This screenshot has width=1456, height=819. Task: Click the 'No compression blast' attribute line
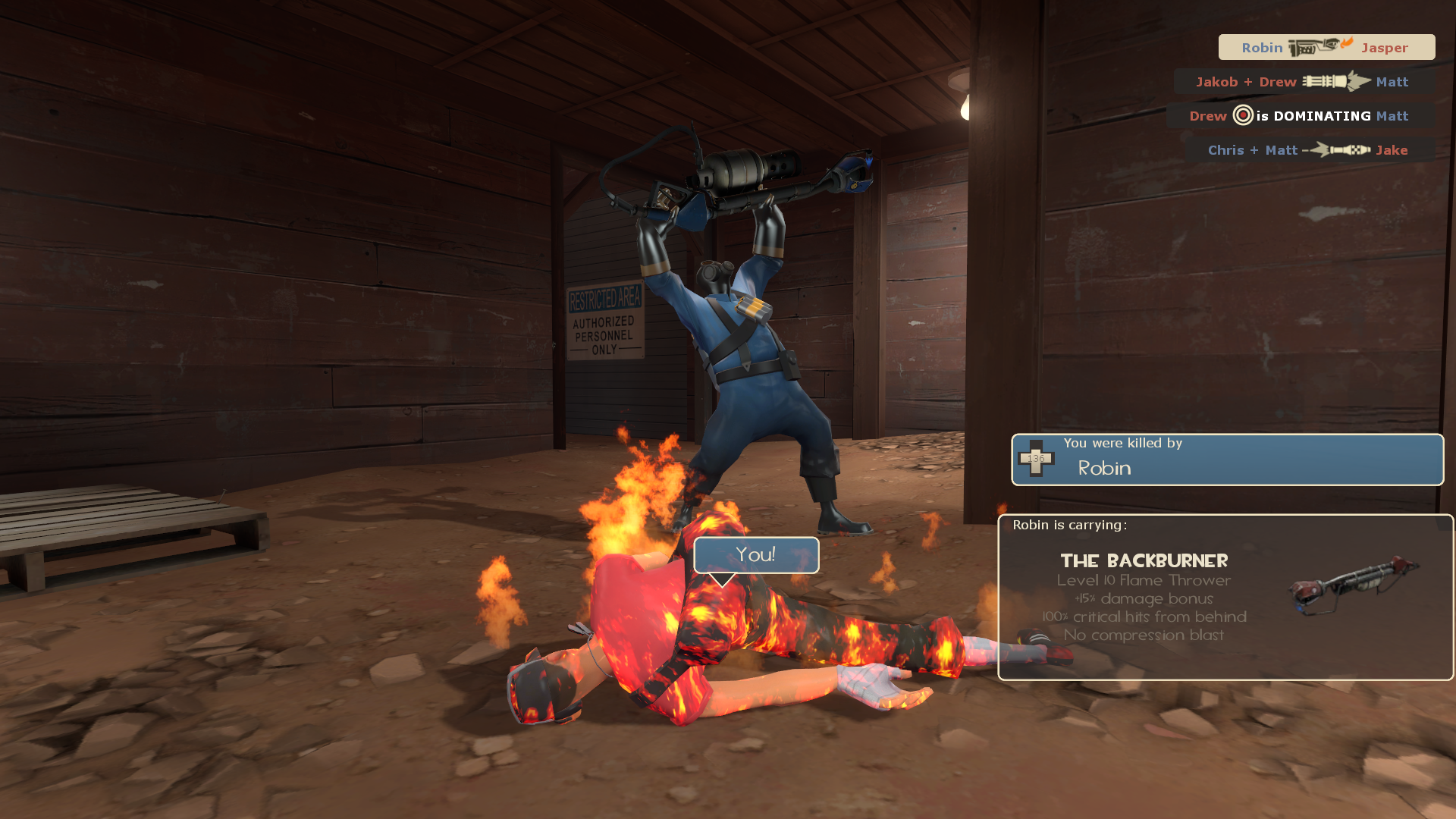[x=1145, y=635]
